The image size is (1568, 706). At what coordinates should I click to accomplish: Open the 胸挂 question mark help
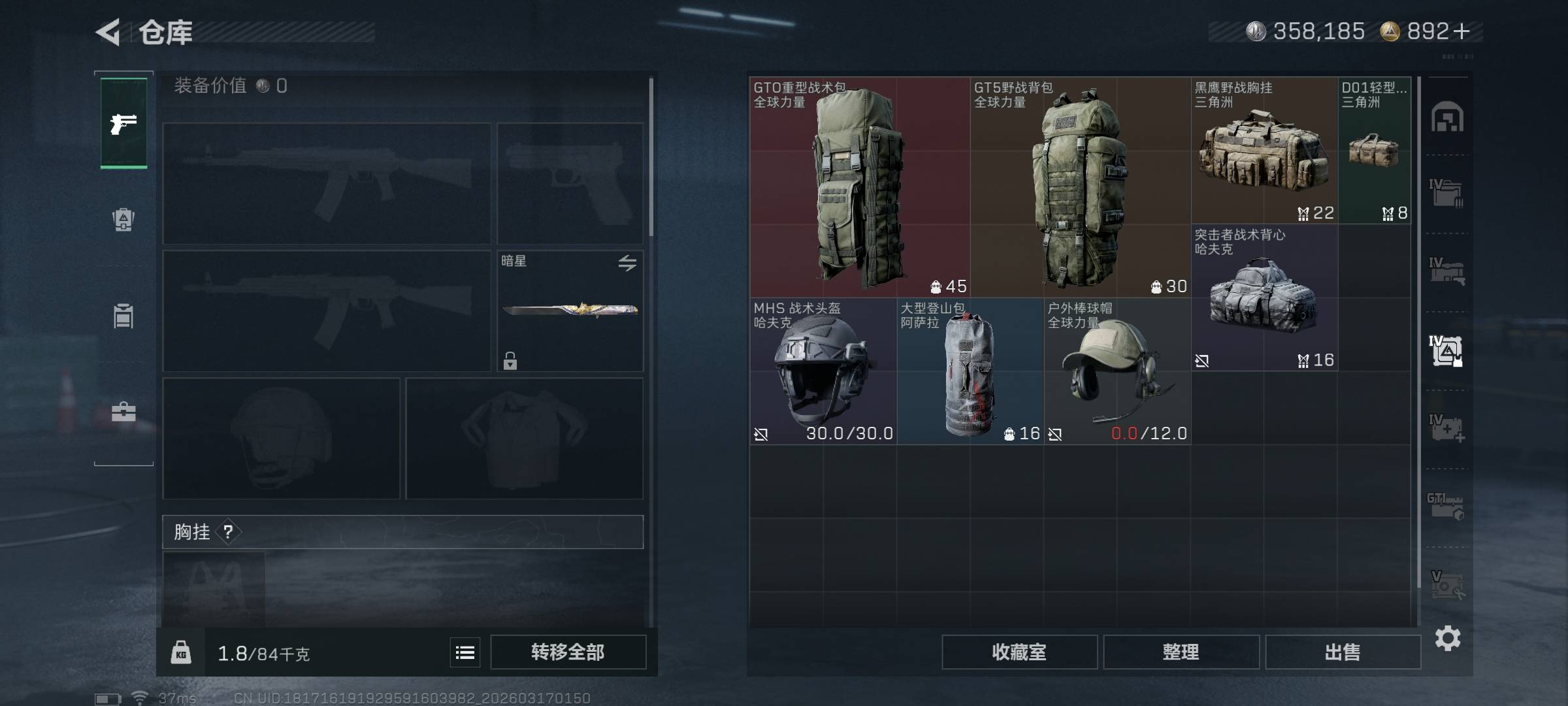228,532
